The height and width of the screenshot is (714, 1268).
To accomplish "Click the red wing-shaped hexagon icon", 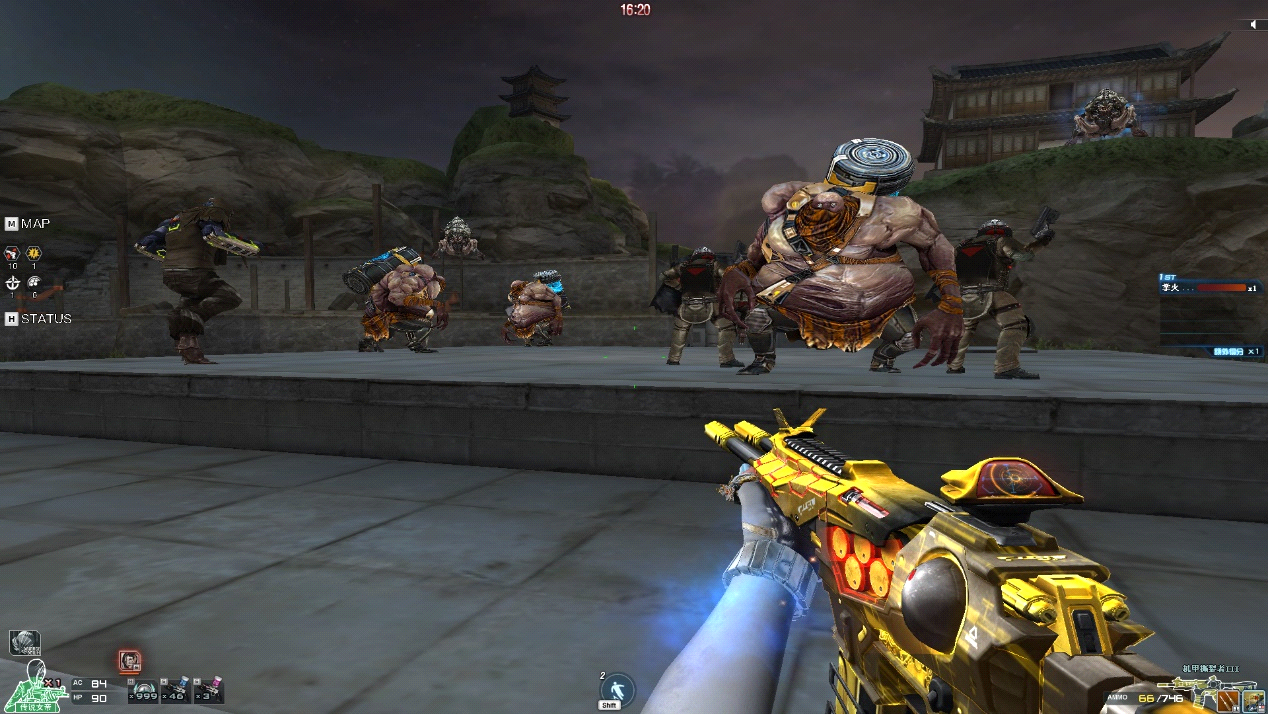I will tap(12, 251).
